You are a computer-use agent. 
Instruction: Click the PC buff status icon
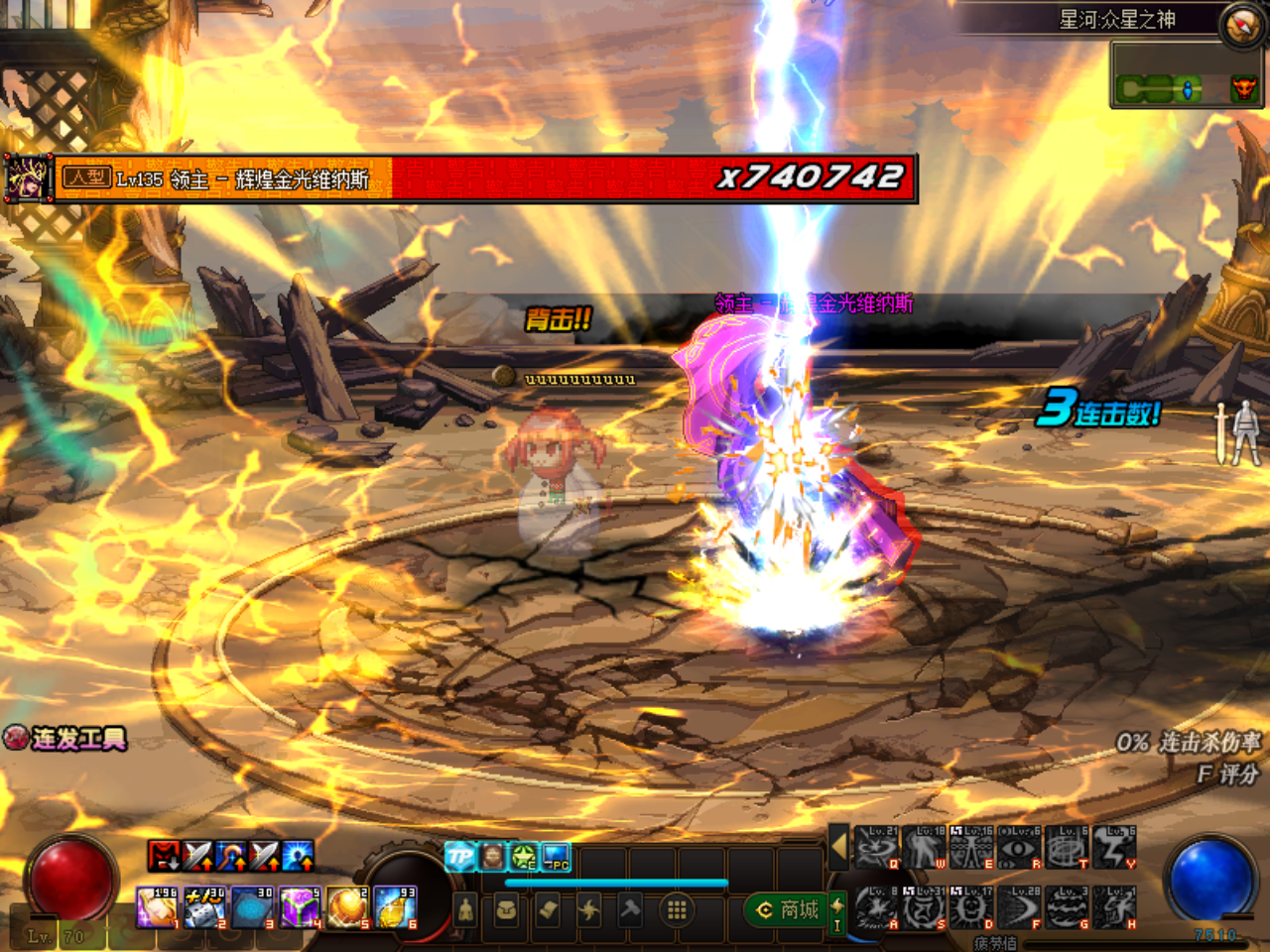(556, 855)
